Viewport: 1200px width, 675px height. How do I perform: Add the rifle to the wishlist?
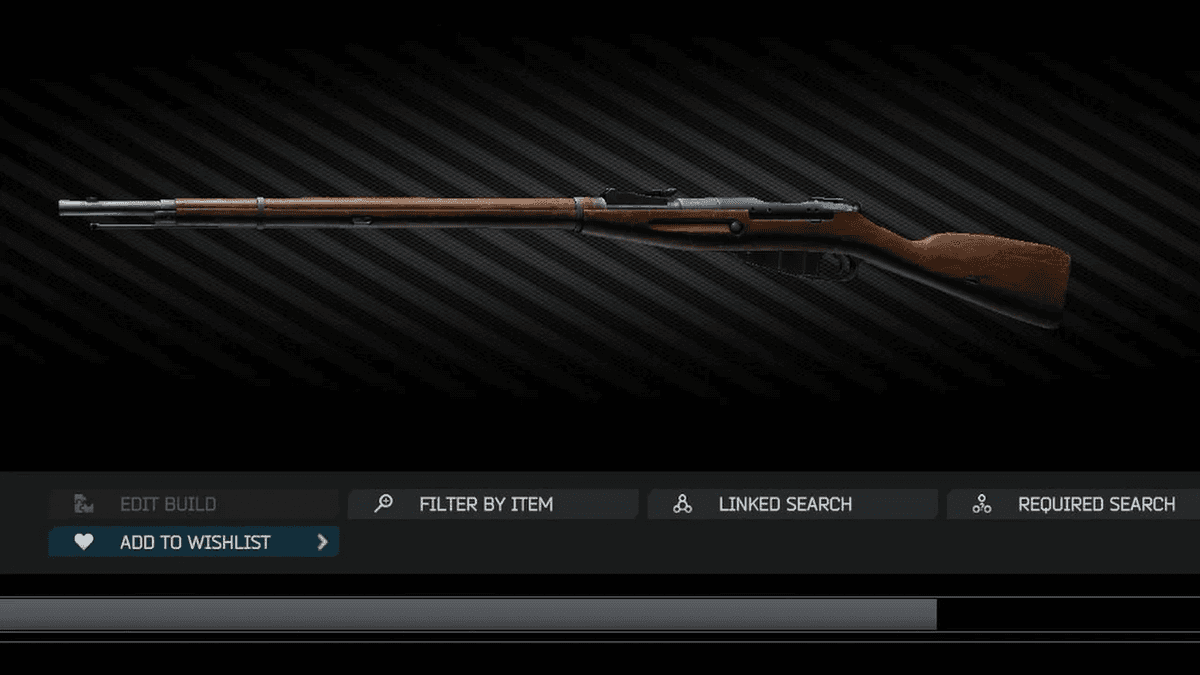pos(194,542)
